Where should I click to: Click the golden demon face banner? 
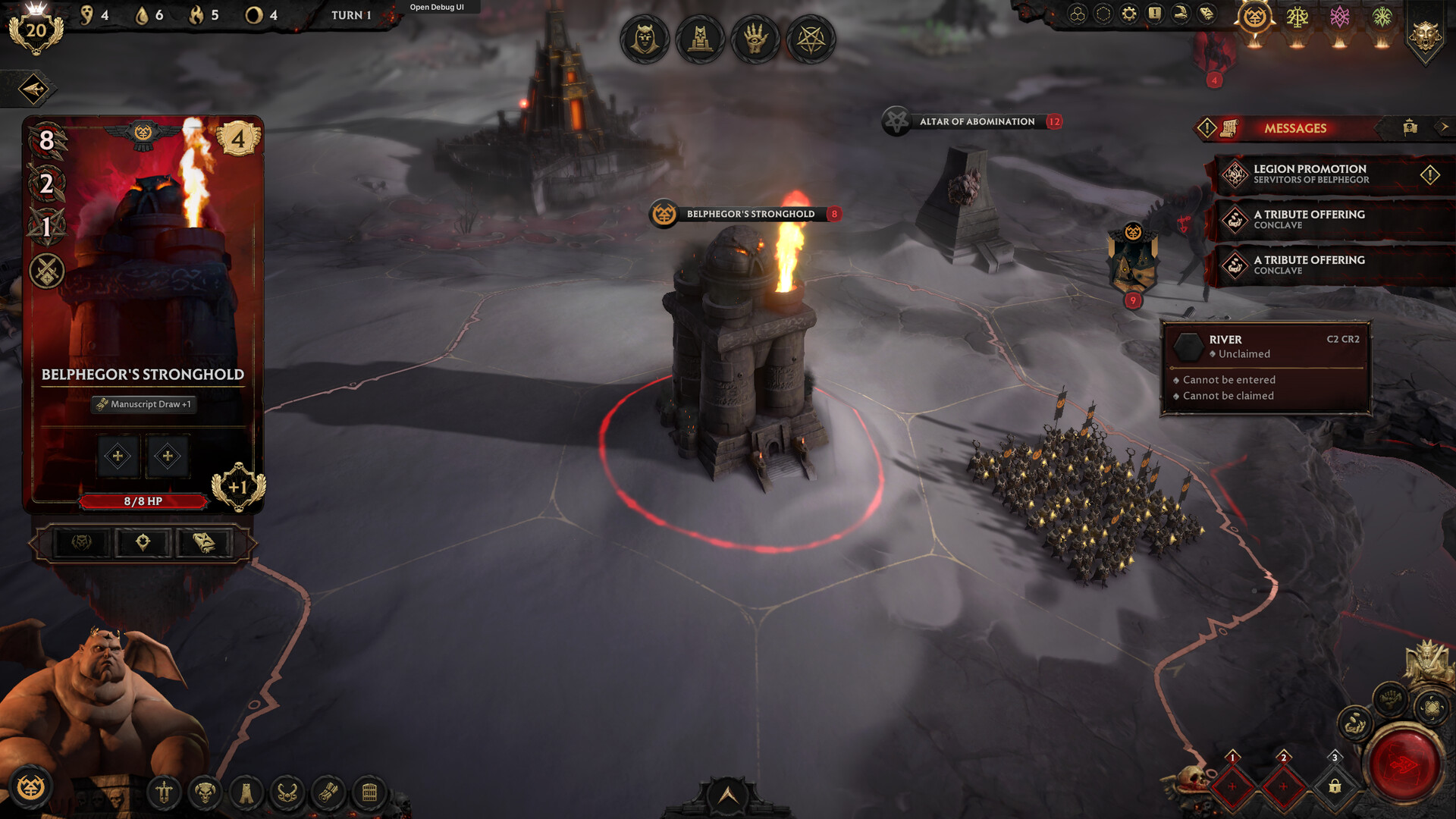click(x=1426, y=35)
